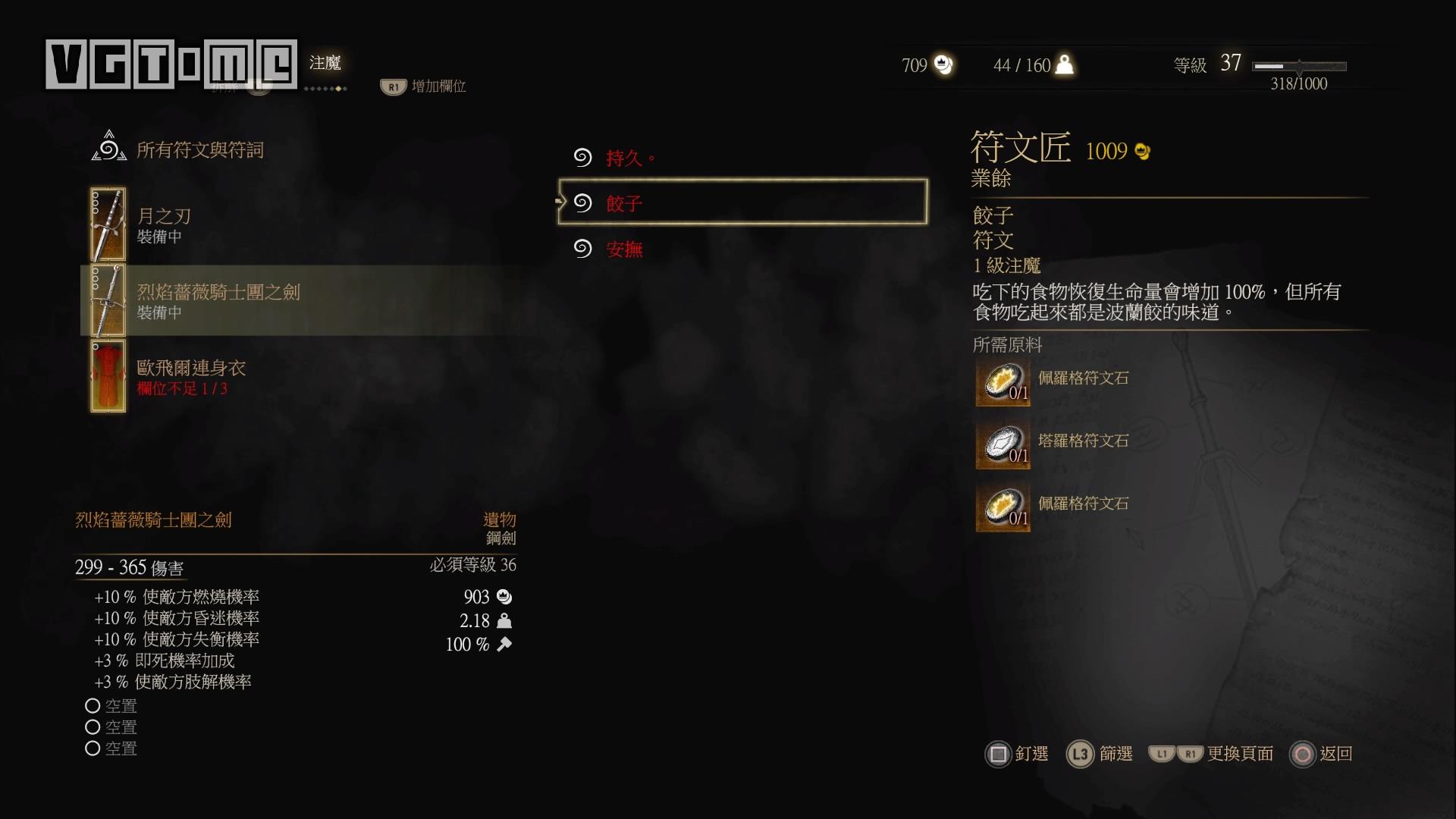This screenshot has height=819, width=1456.
Task: Click the first 空置 rune slot circle
Action: click(93, 705)
